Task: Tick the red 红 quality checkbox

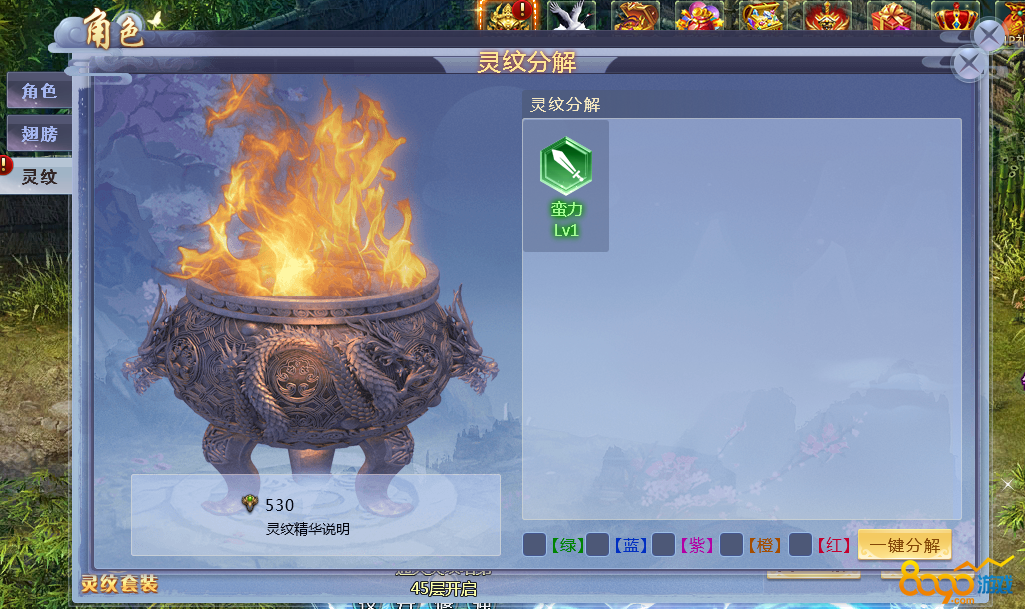Action: coord(799,545)
